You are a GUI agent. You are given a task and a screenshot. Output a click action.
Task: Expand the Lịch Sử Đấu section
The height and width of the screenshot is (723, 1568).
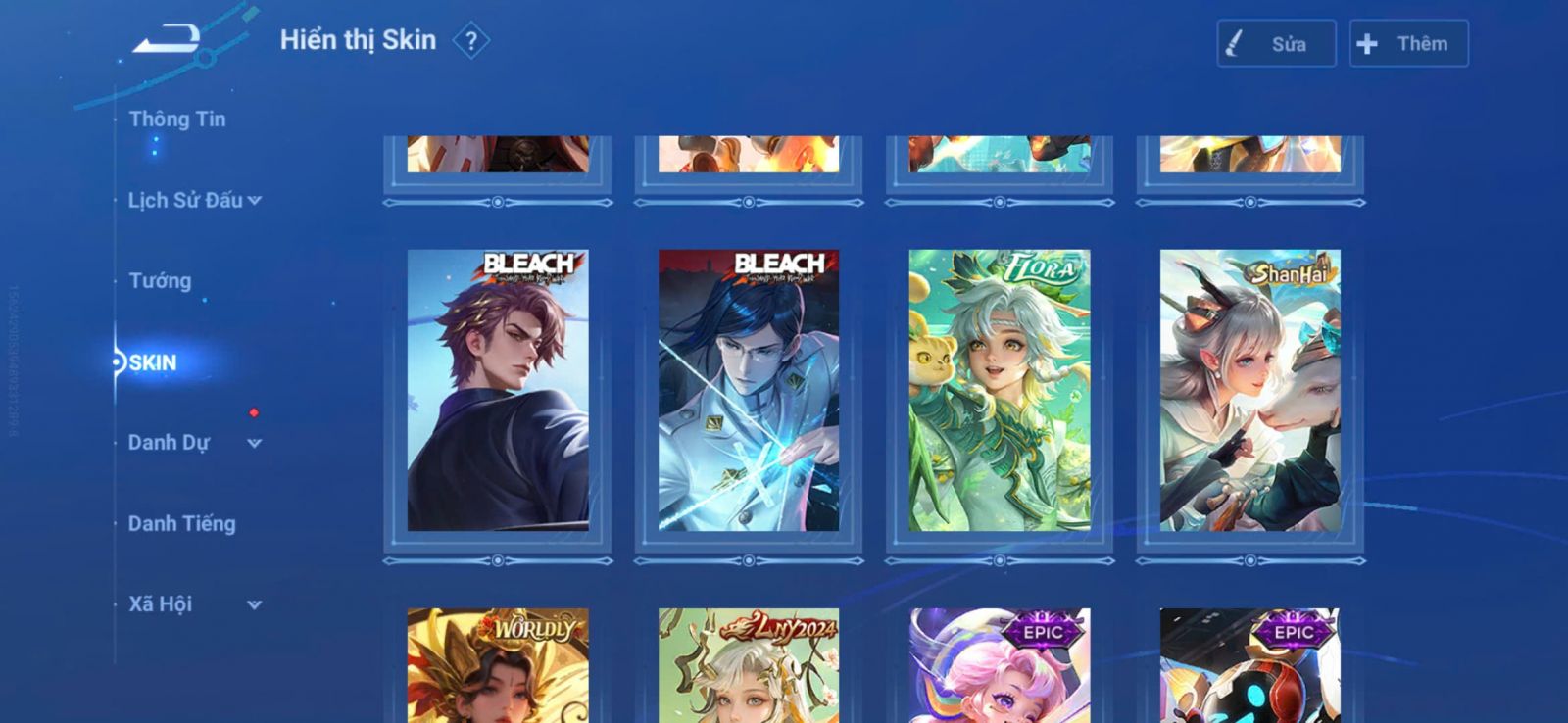pyautogui.click(x=194, y=201)
